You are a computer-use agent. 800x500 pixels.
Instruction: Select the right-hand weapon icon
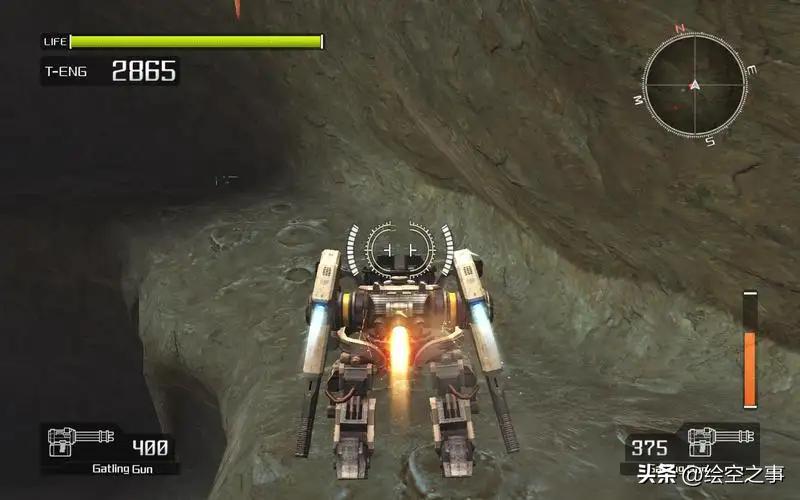722,438
